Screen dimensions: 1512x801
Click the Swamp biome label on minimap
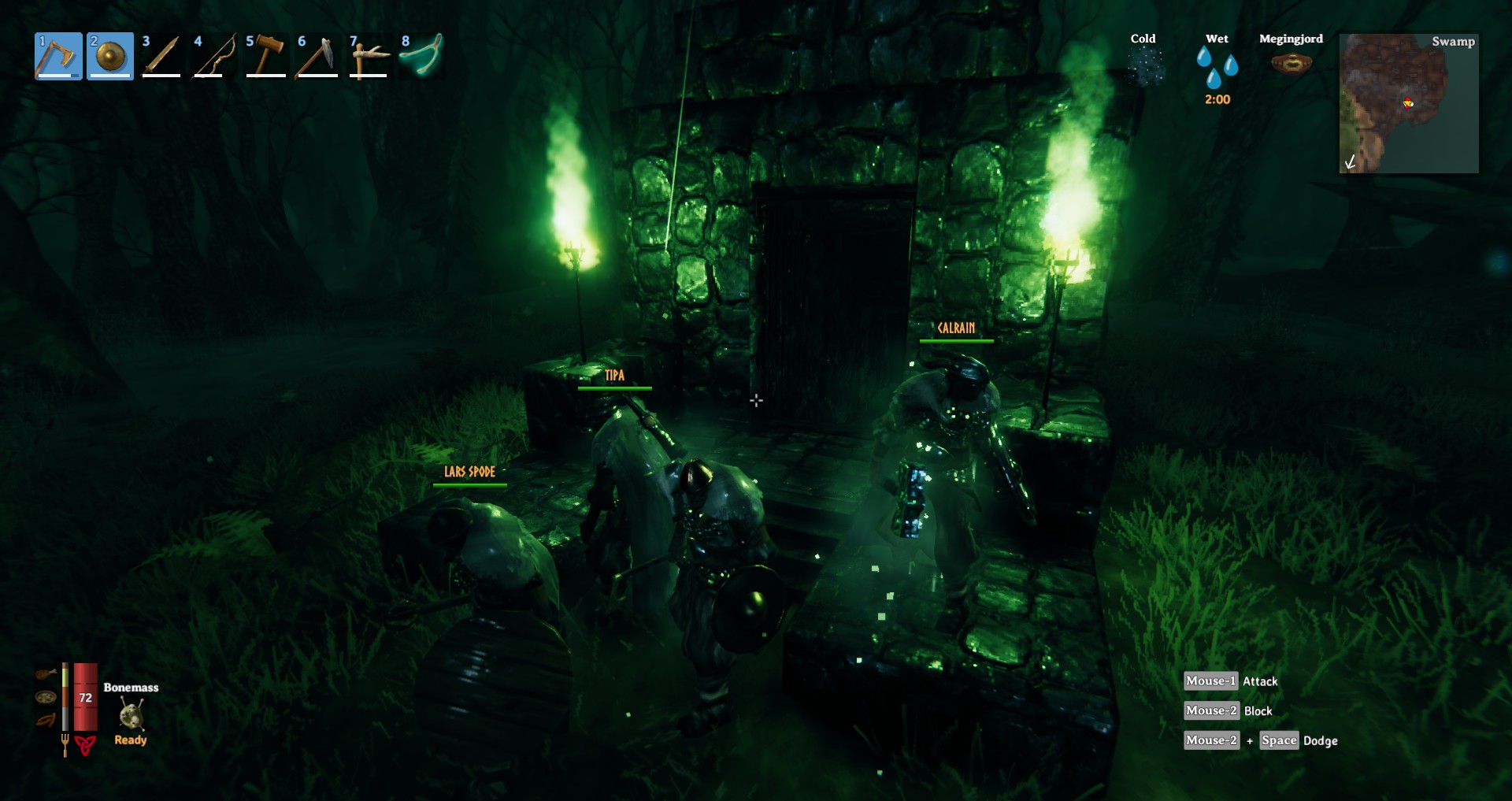pos(1454,43)
